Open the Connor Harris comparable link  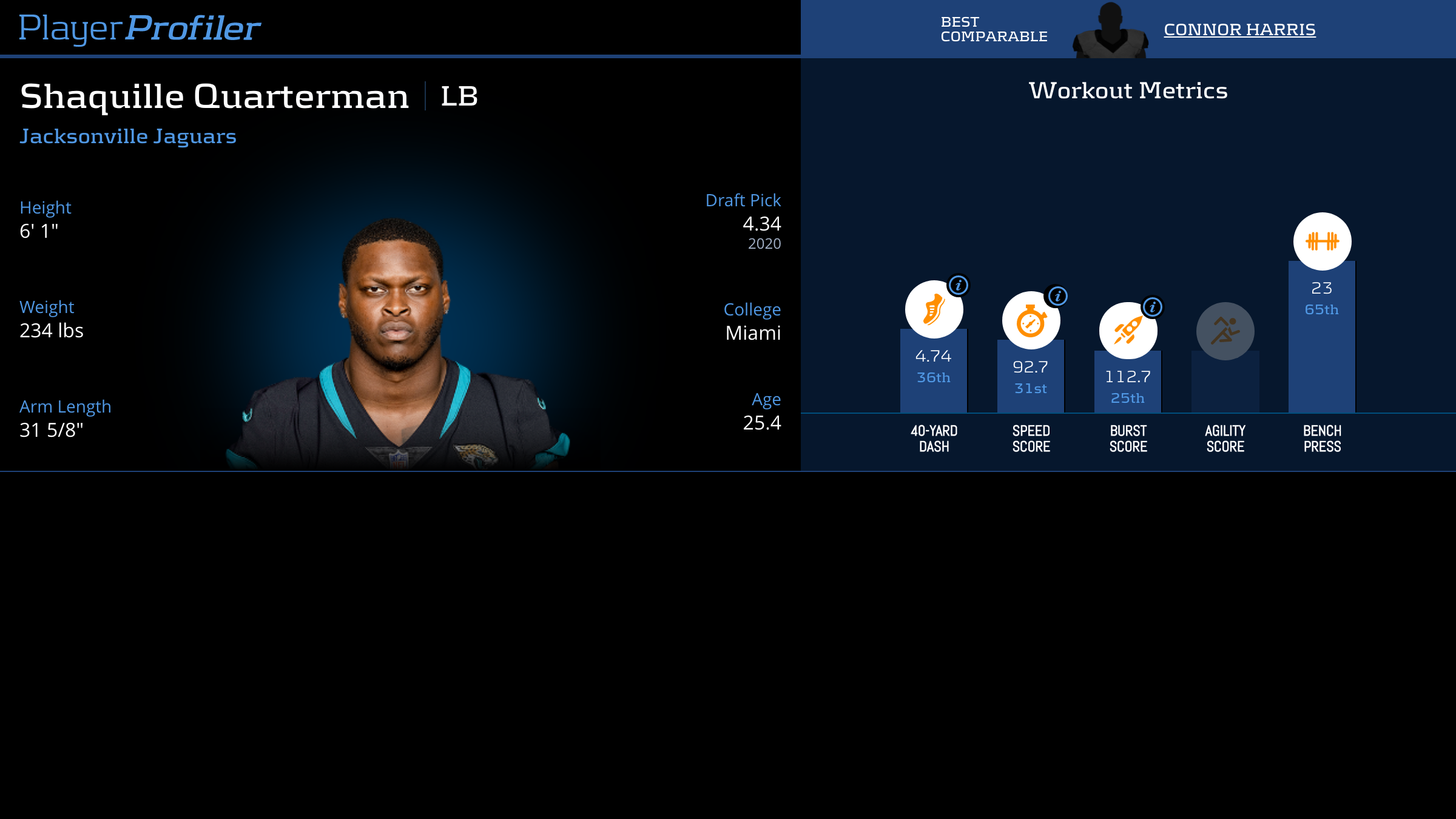1239,29
